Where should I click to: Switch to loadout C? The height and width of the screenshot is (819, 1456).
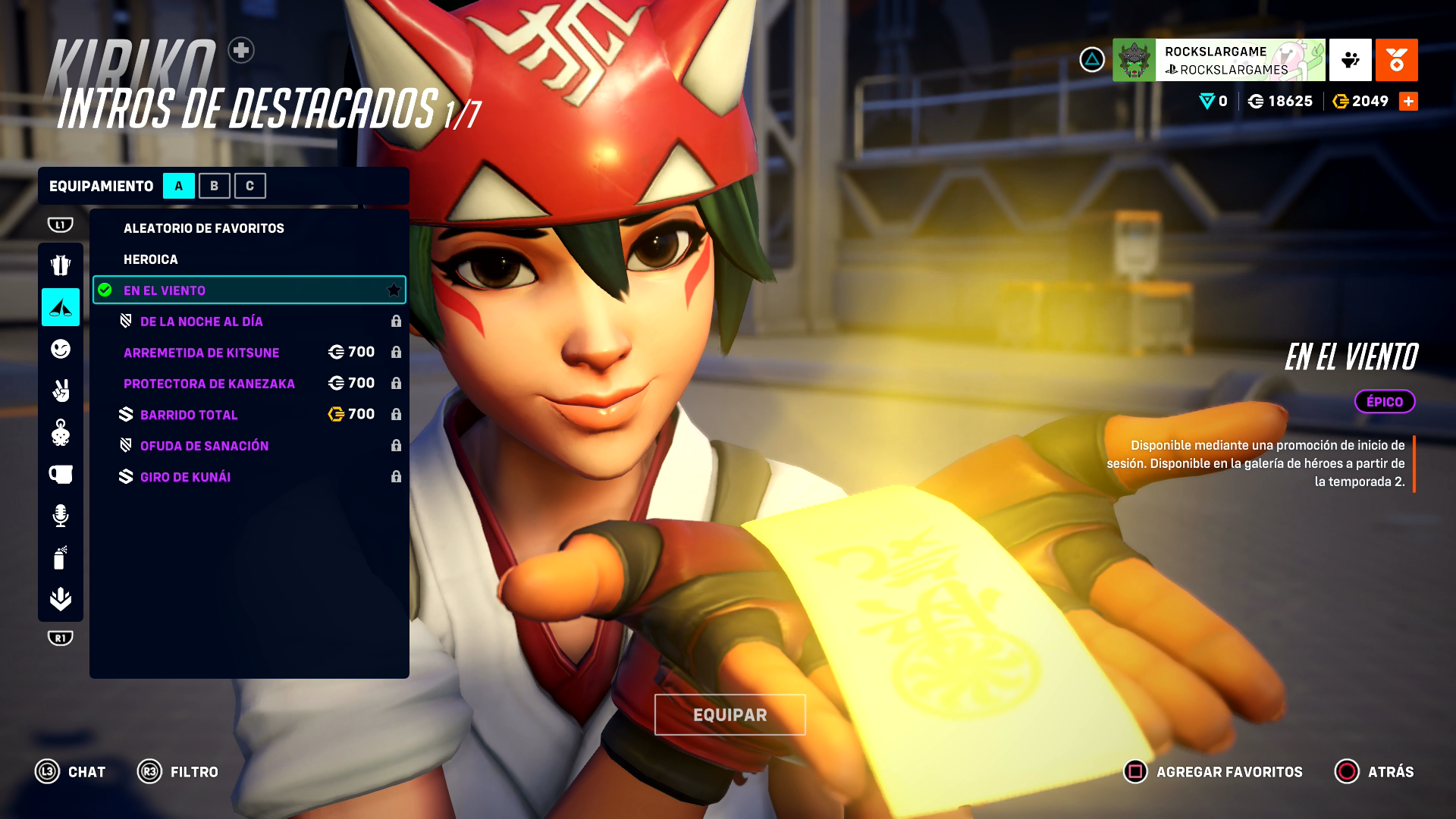249,186
